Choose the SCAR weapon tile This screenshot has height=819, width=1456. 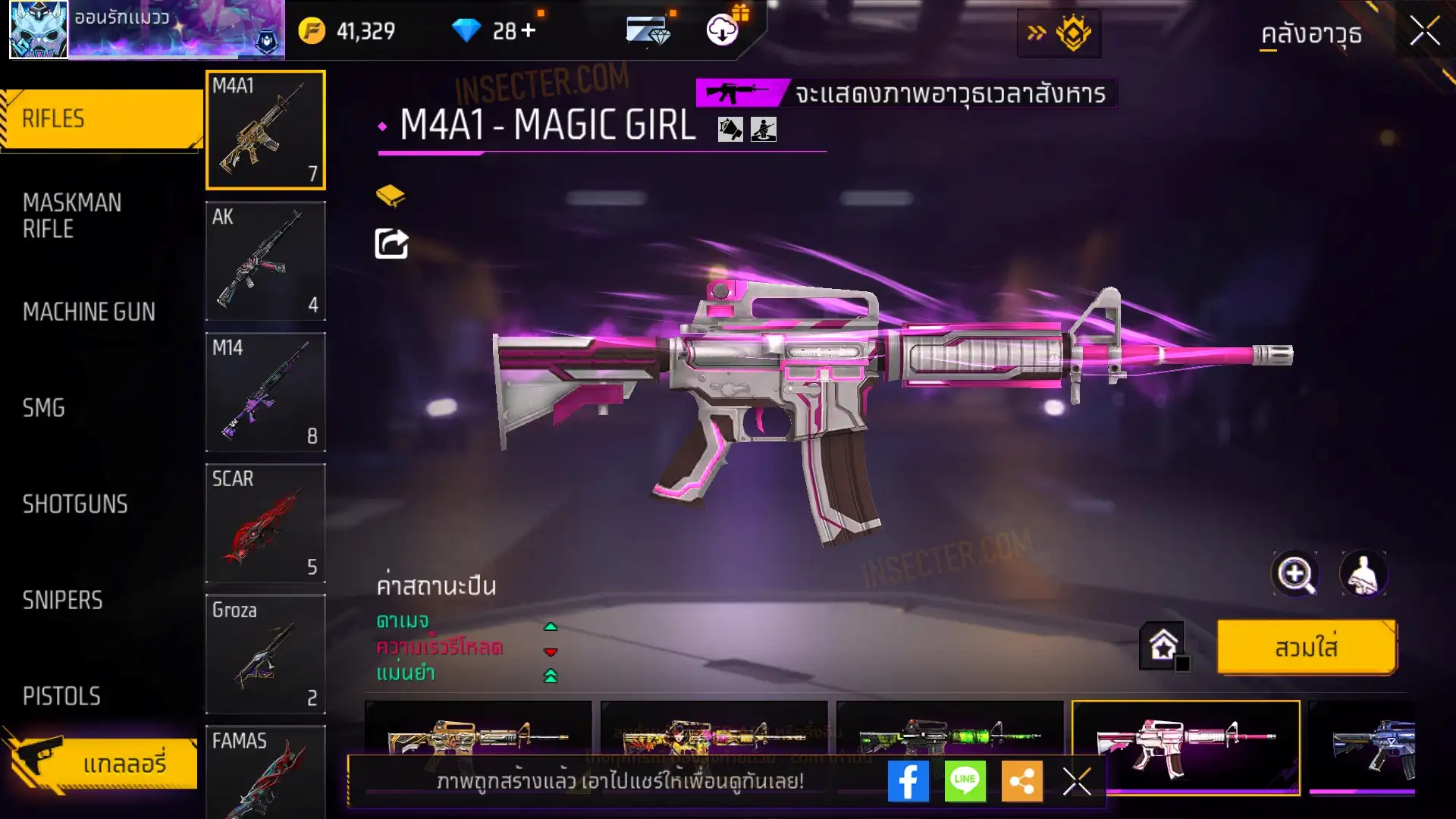265,523
